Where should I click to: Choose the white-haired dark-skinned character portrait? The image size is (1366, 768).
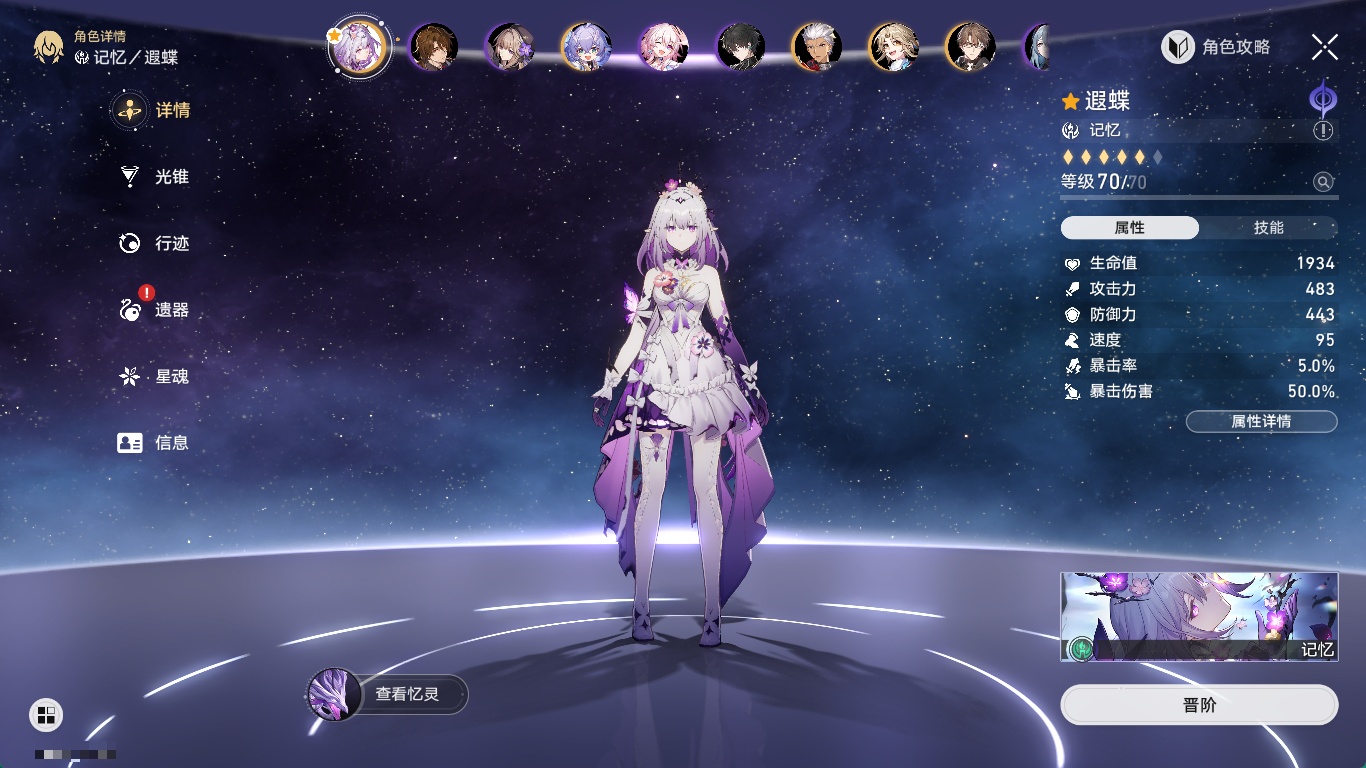pos(817,47)
